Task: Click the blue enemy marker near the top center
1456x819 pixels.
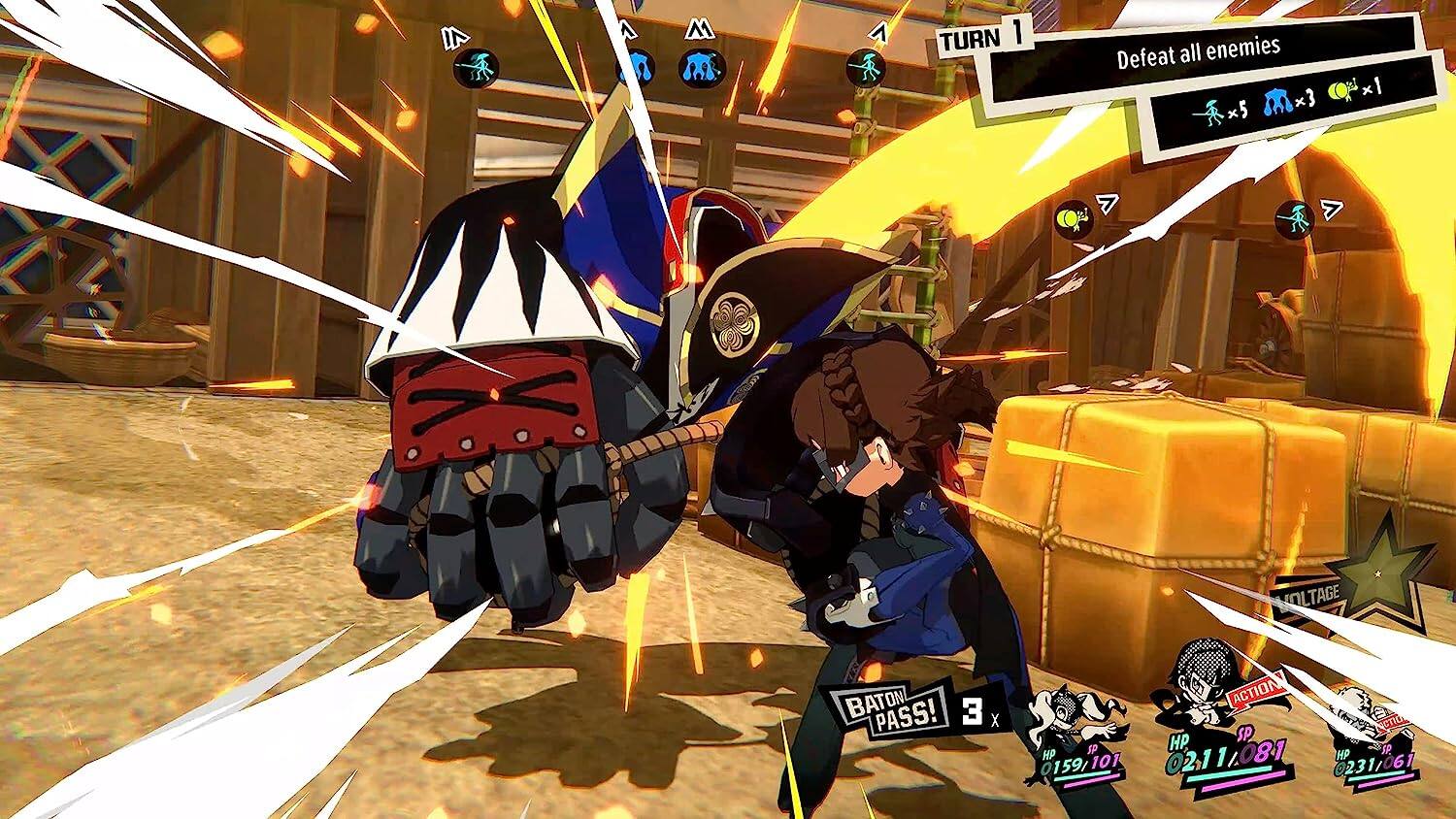Action: point(702,68)
